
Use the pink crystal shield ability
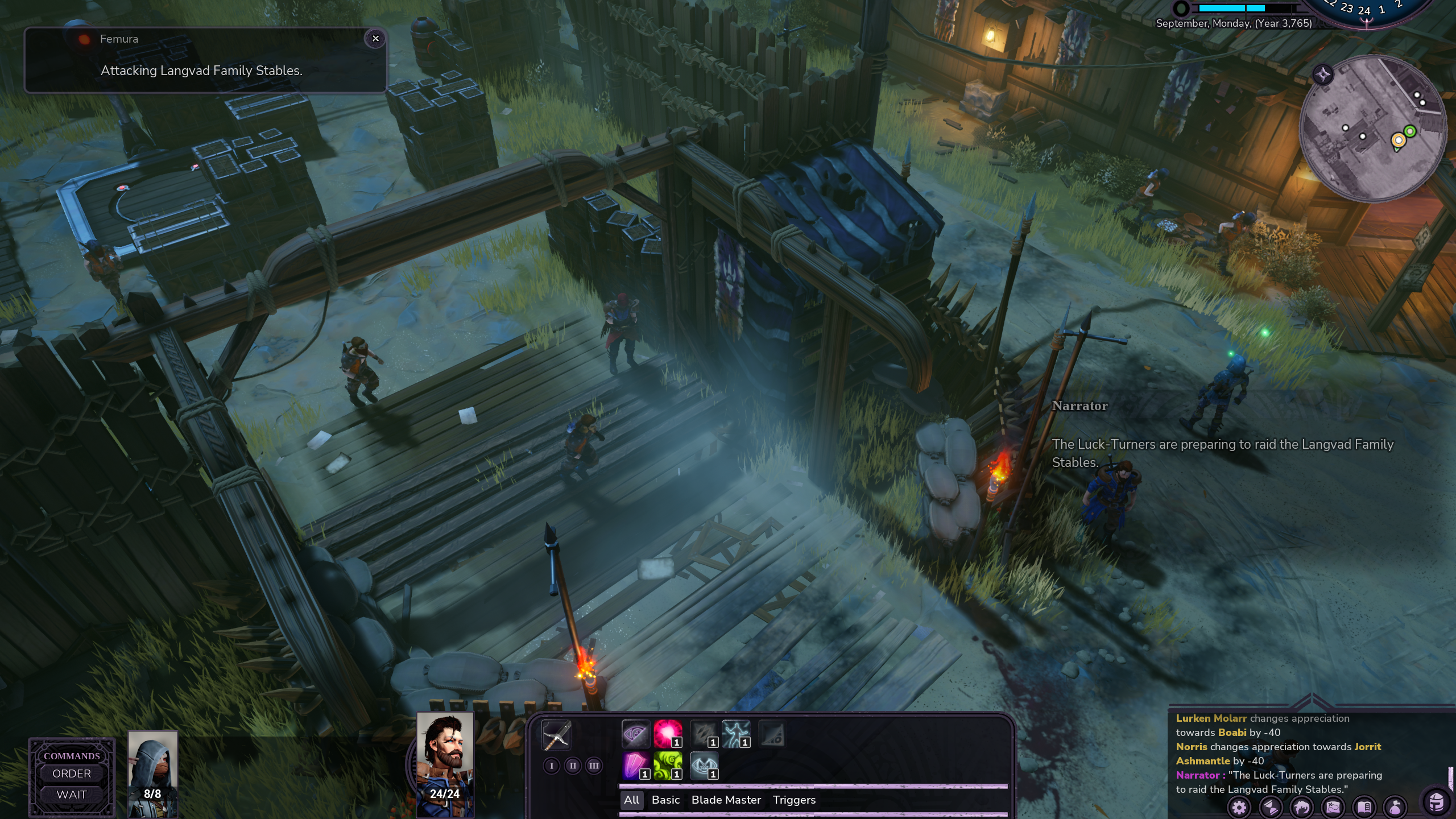click(x=635, y=766)
